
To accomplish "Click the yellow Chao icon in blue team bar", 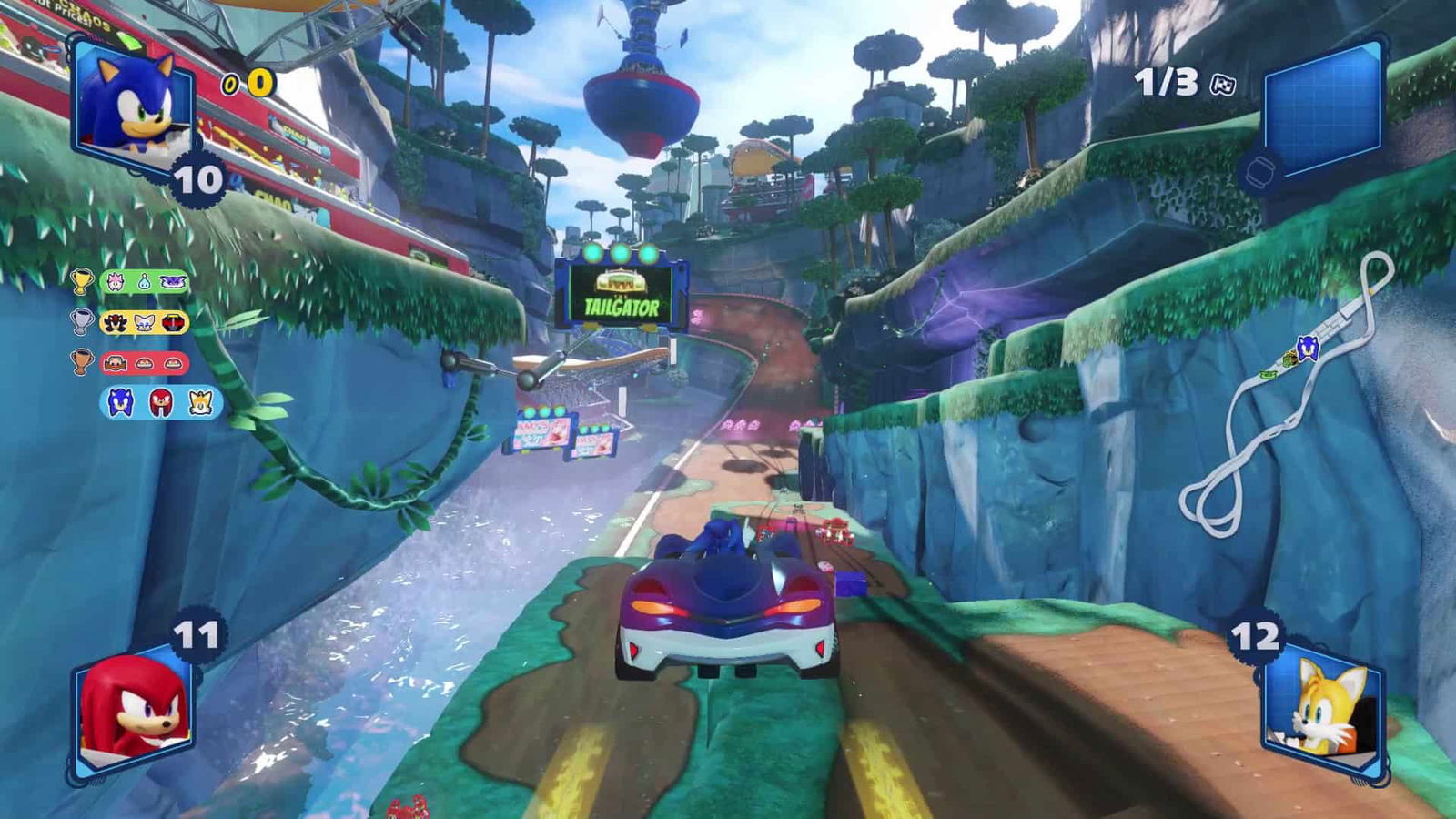I will pos(200,403).
